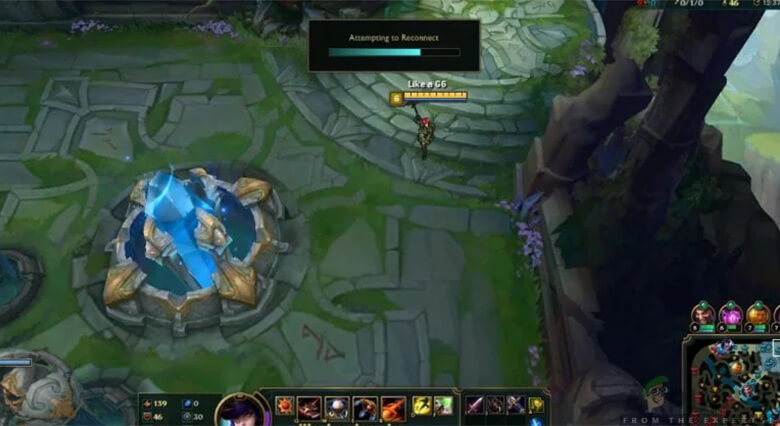Select the red sword item slot
Image resolution: width=780 pixels, height=426 pixels.
473,405
